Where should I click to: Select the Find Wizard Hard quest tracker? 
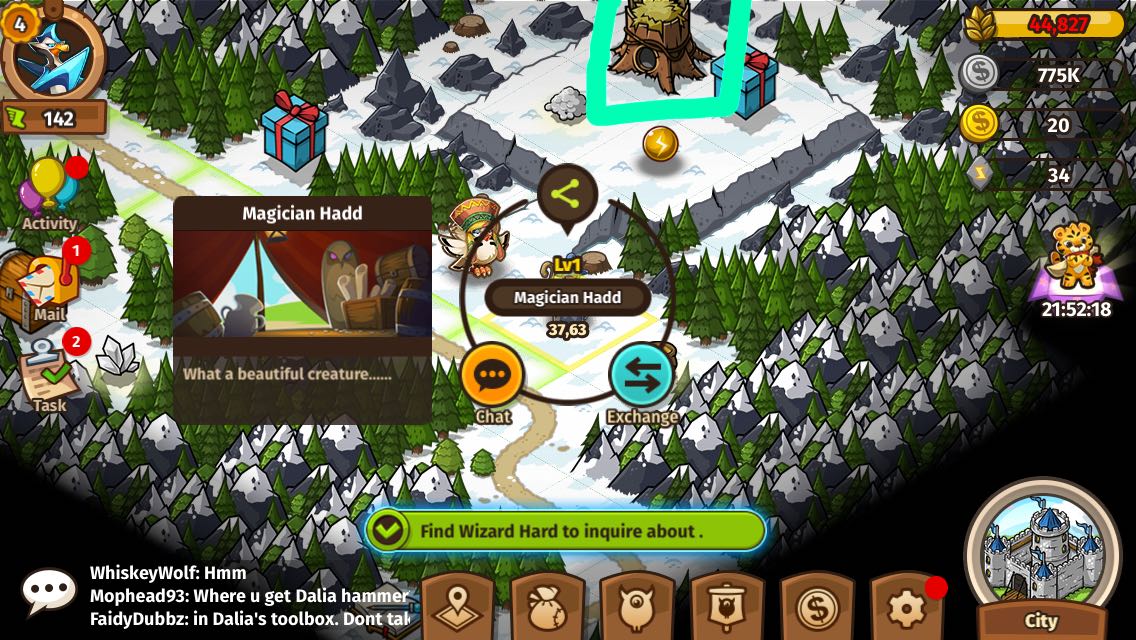[x=565, y=531]
